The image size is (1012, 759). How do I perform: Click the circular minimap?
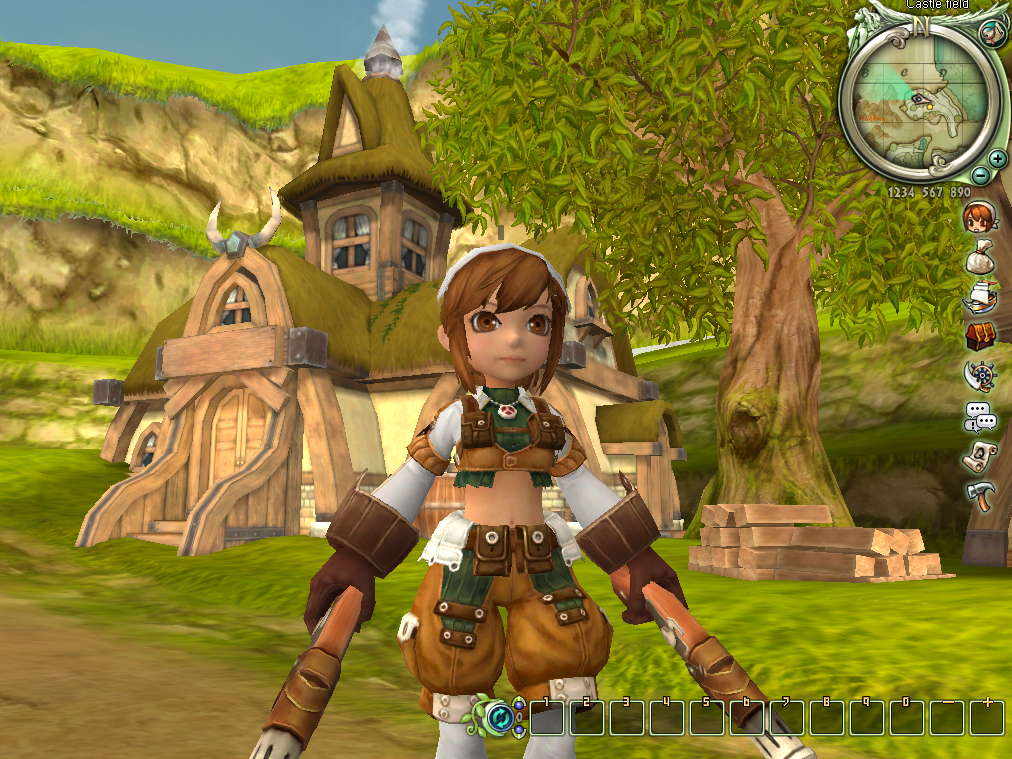tap(920, 98)
